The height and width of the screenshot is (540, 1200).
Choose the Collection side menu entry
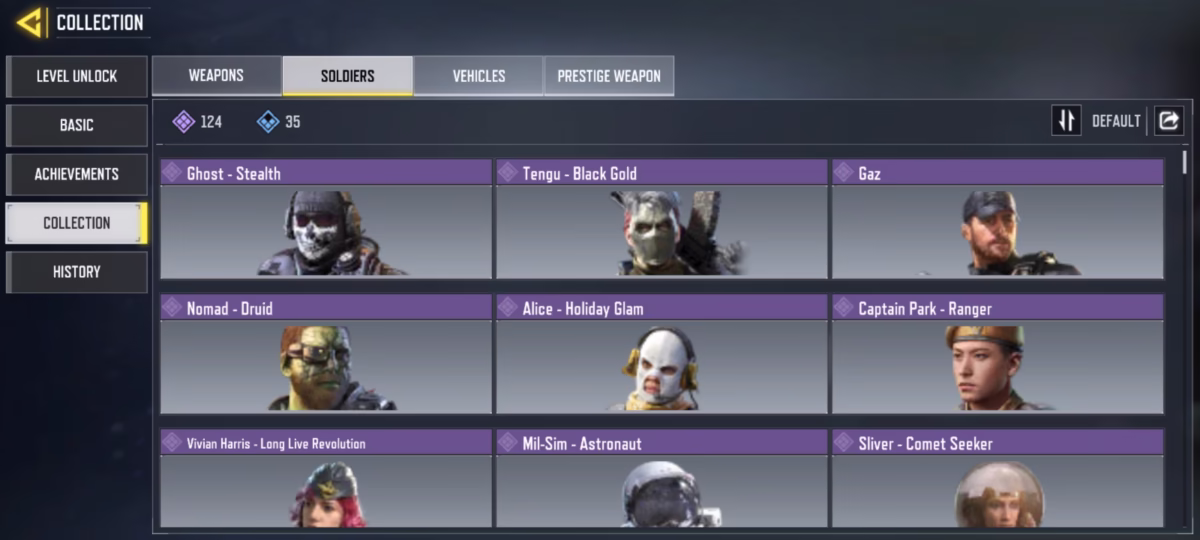tap(77, 223)
